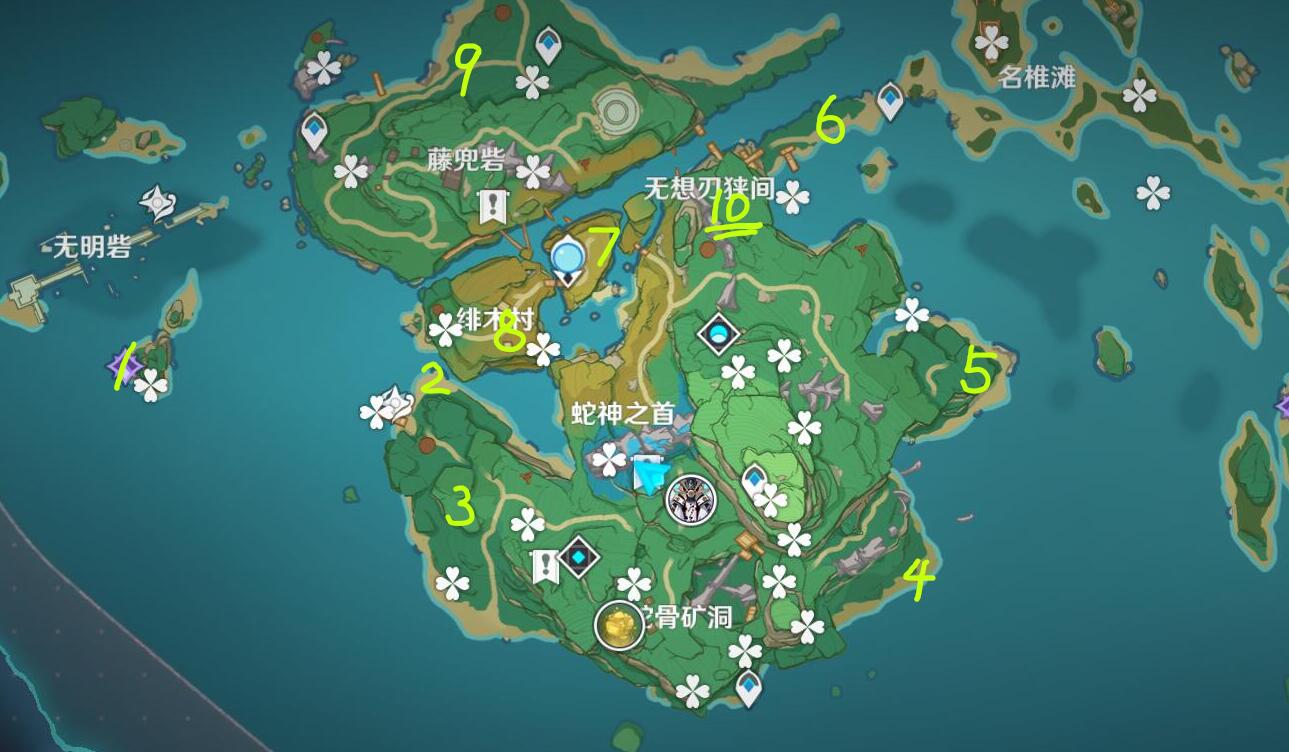This screenshot has width=1289, height=752.
Task: Open the quest marker below 藤兜砦 label
Action: click(492, 207)
